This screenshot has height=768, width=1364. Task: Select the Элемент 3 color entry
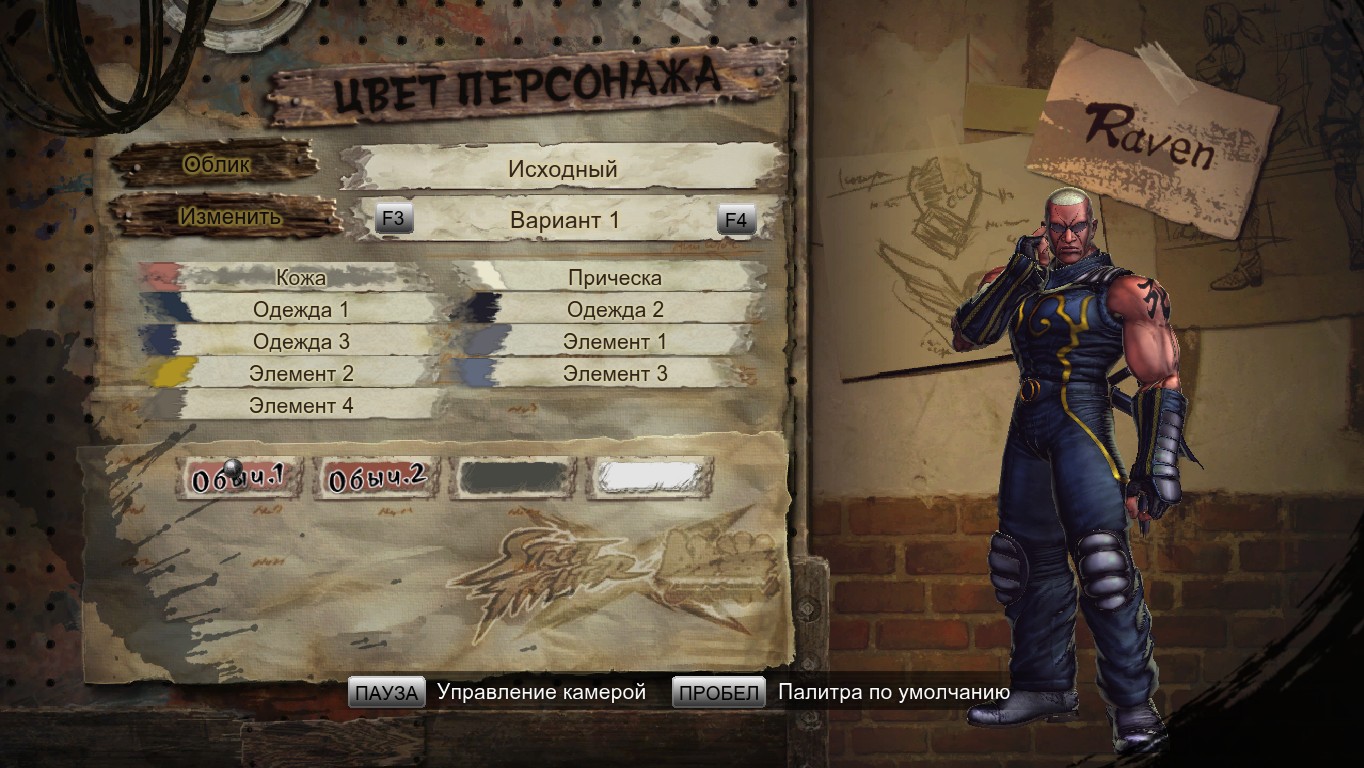614,374
